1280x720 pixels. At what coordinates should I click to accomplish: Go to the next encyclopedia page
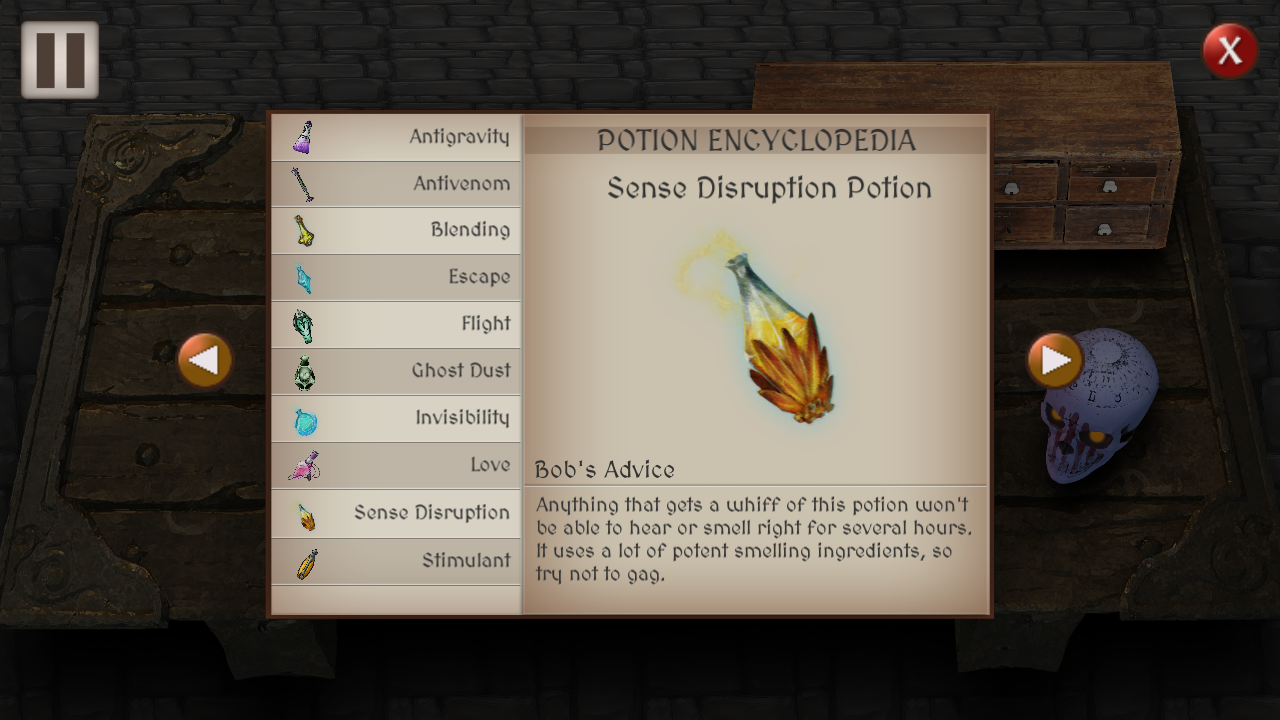tap(1055, 360)
